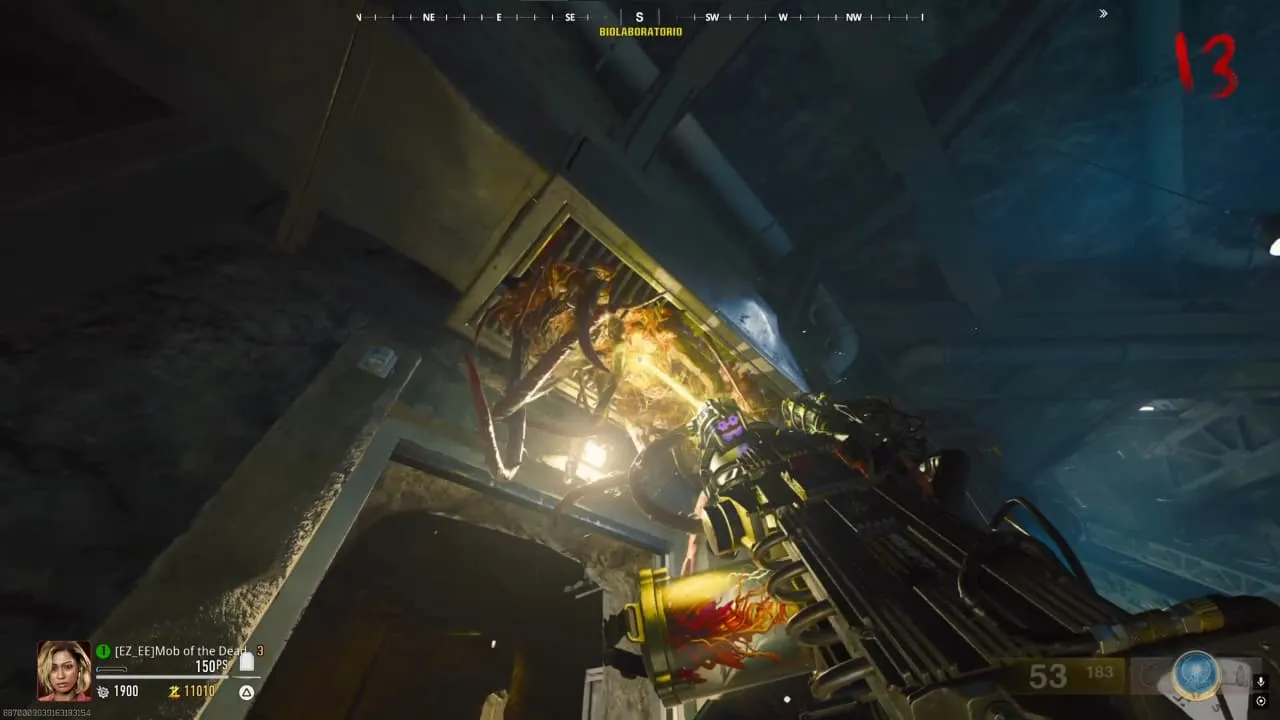1280x720 pixels.
Task: Click the double-chevron icon in the top right
Action: pyautogui.click(x=1103, y=14)
